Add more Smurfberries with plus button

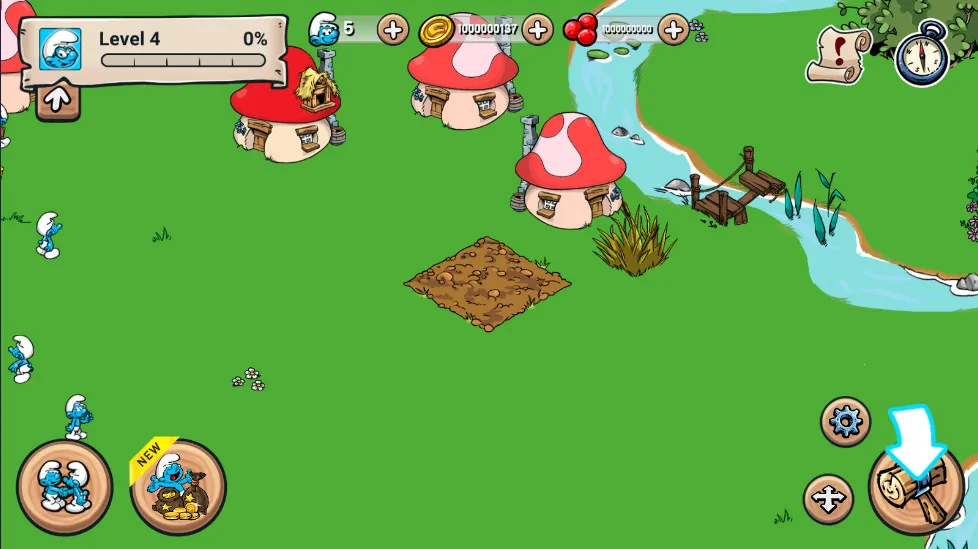(x=674, y=29)
